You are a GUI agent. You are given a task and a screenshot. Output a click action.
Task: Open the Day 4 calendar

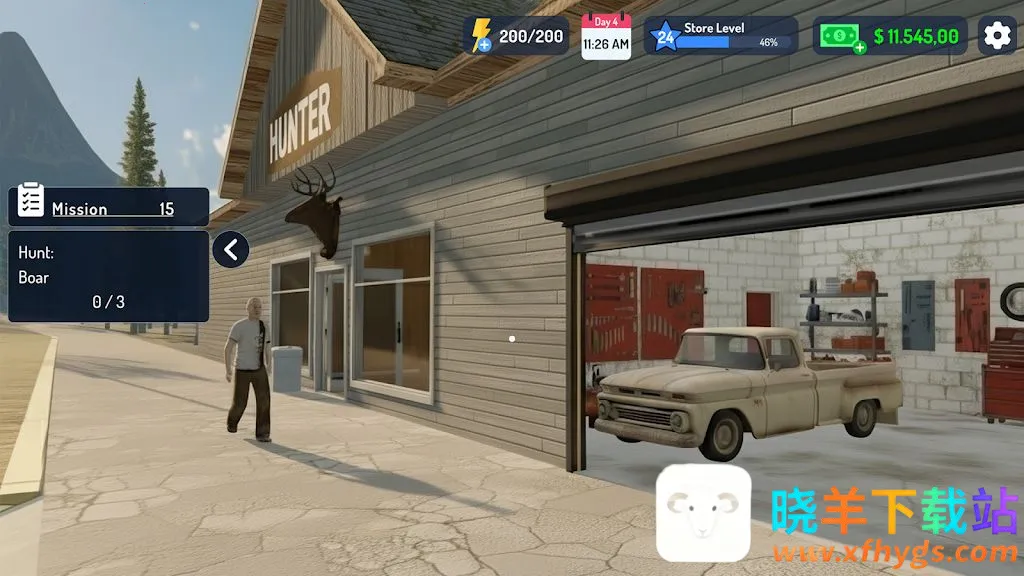pos(606,37)
